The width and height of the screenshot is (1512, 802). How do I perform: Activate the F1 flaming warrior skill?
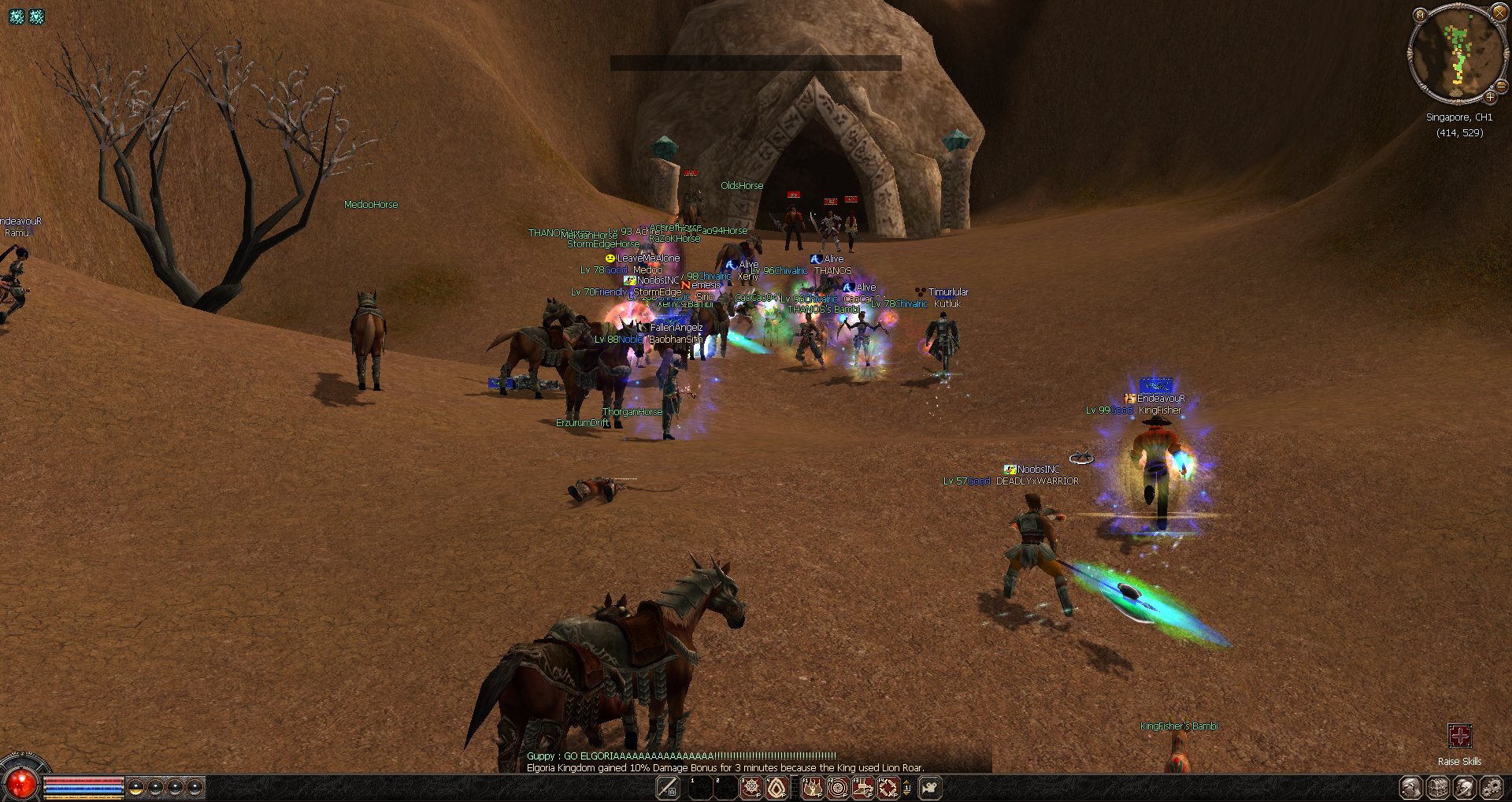[x=812, y=787]
